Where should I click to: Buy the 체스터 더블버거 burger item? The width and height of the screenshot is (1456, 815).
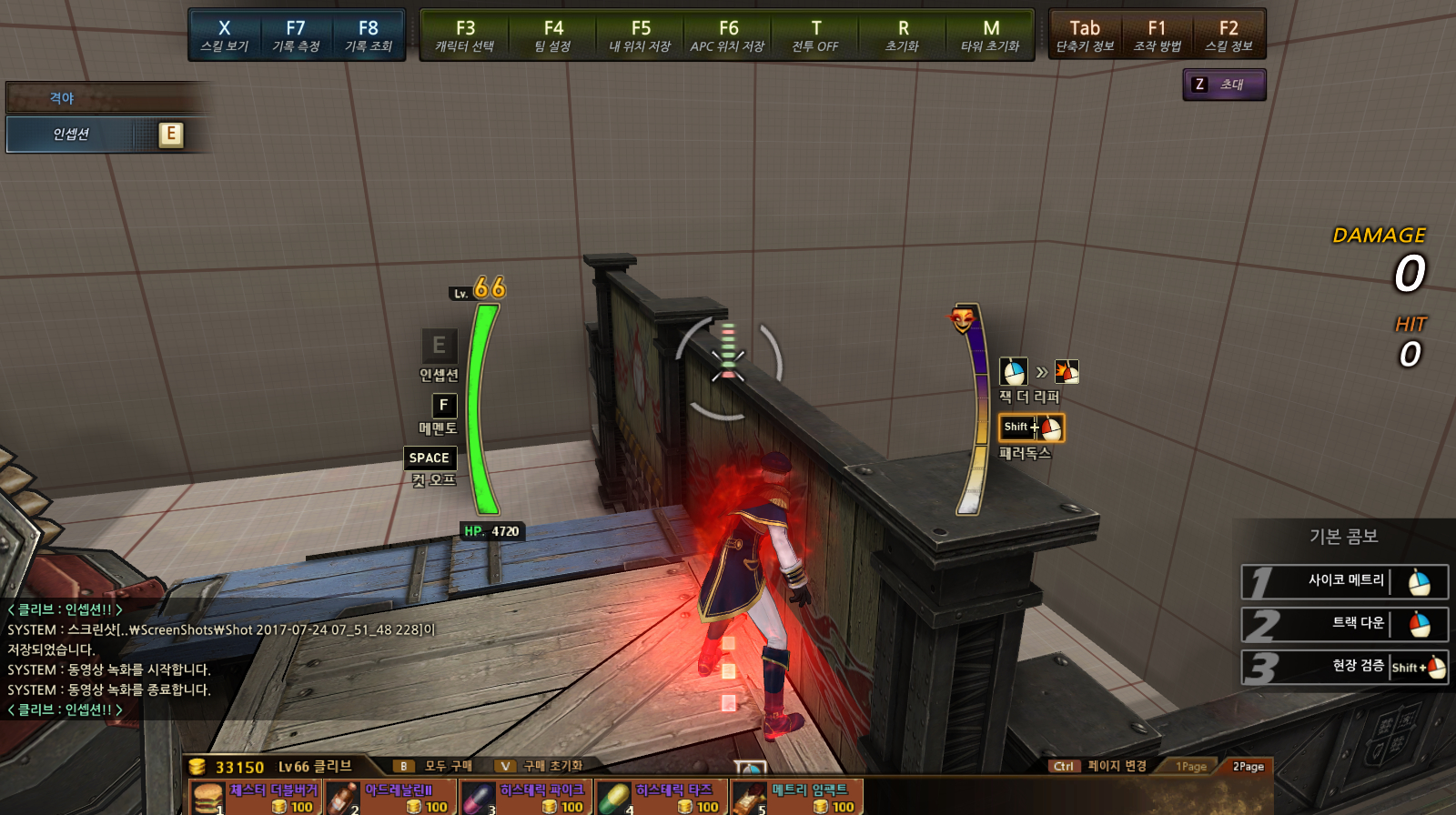pyautogui.click(x=255, y=798)
